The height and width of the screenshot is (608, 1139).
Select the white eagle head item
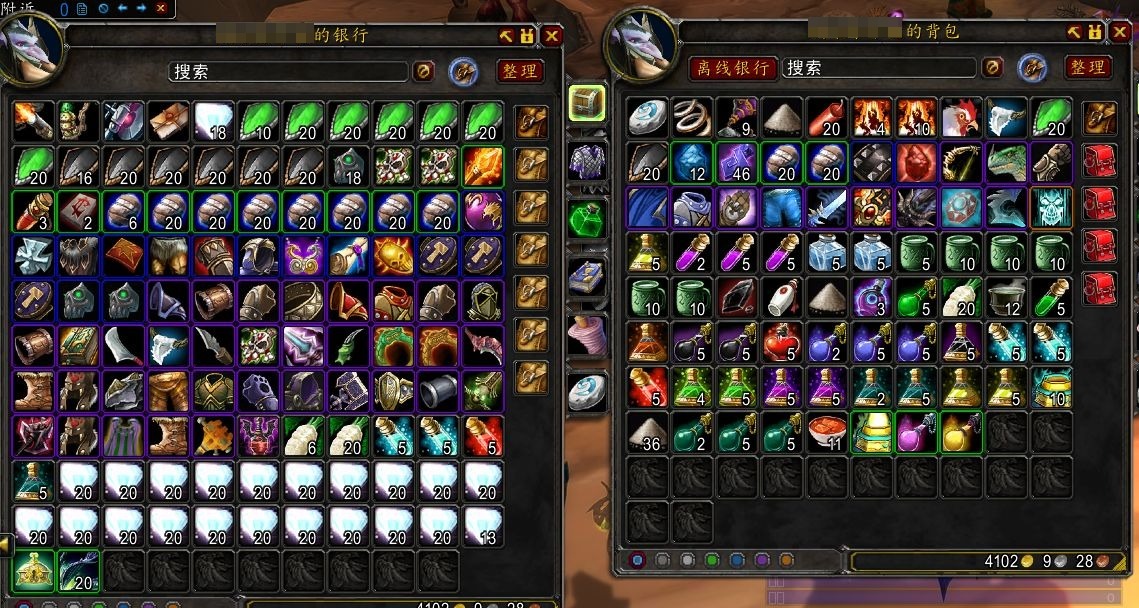point(1006,117)
